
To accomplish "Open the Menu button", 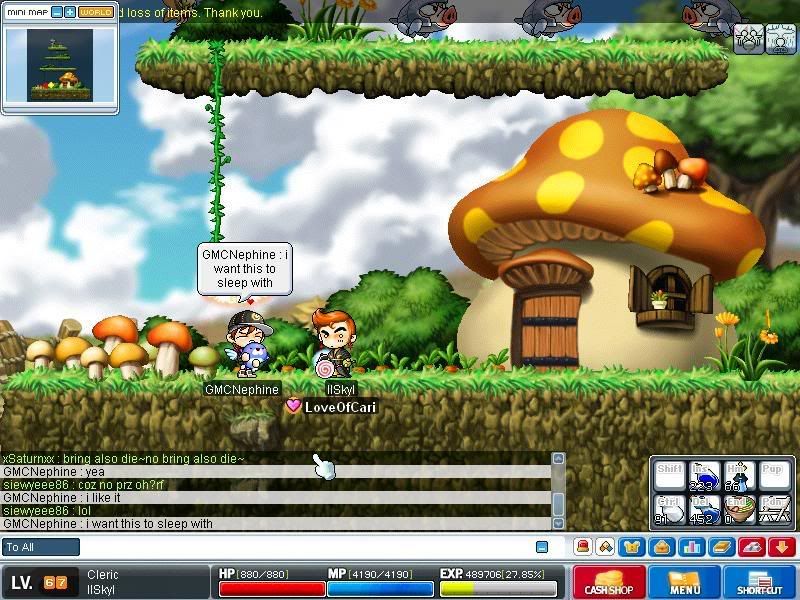I will (685, 583).
